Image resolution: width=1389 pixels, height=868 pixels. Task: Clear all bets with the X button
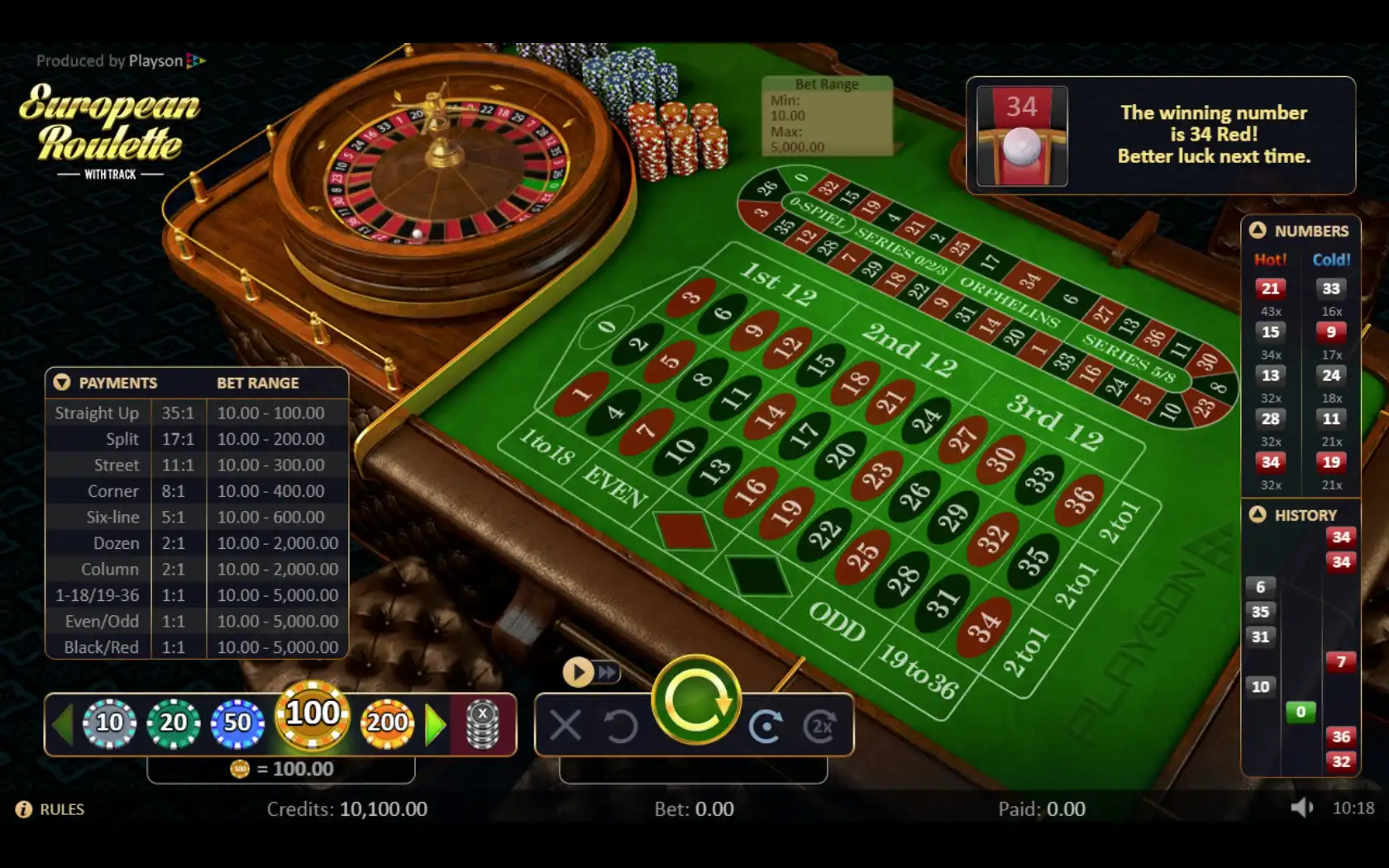tap(566, 727)
